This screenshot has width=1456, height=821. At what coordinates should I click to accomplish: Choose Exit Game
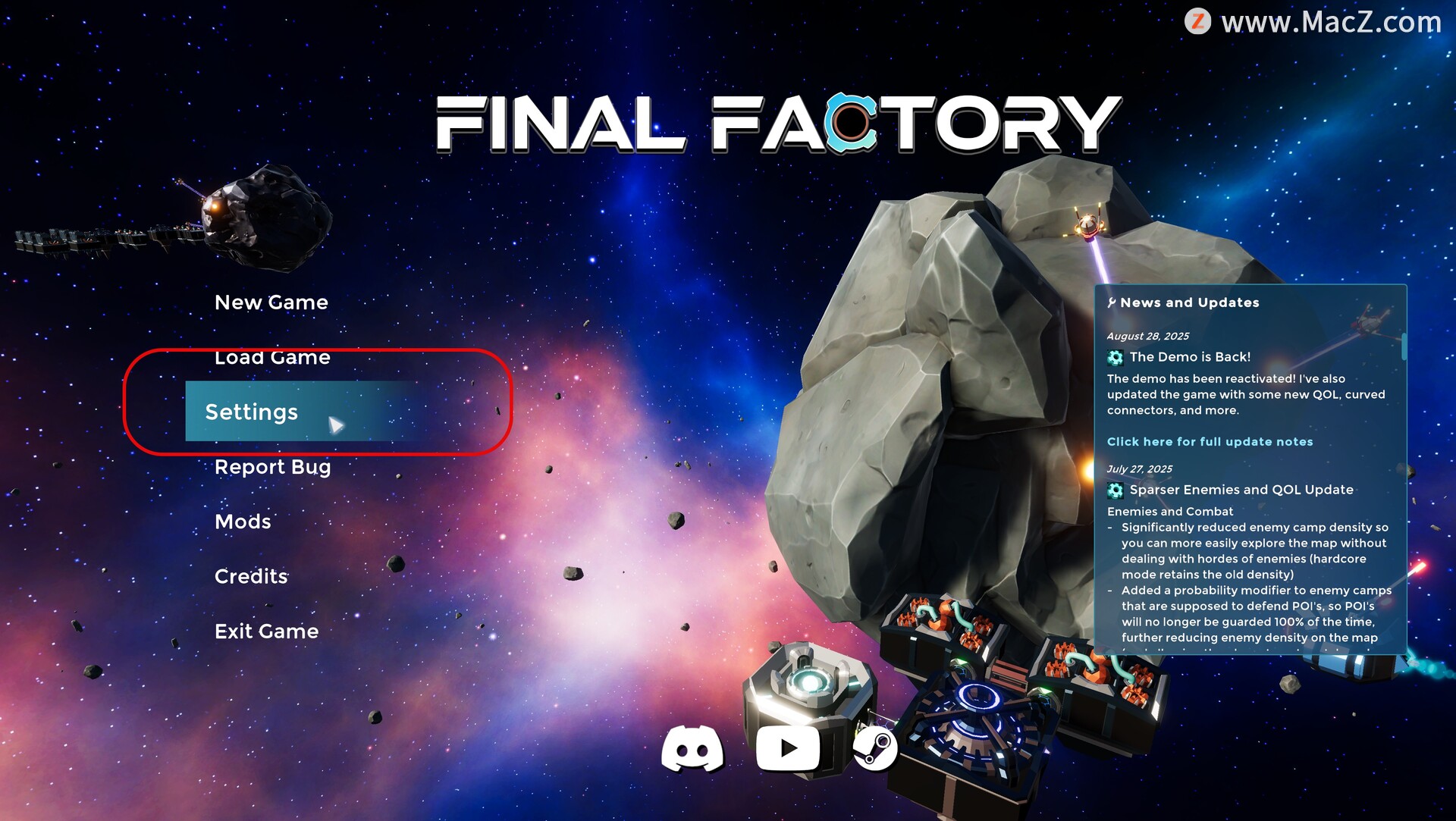266,631
